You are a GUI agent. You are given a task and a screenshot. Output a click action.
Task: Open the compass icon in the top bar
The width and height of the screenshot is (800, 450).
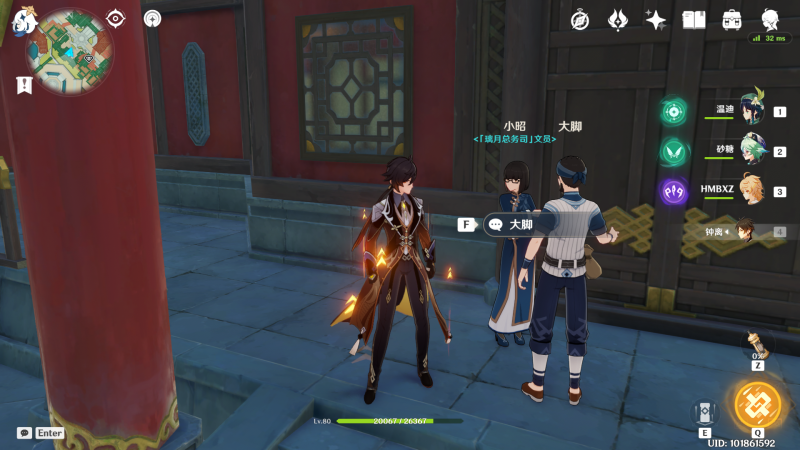580,20
